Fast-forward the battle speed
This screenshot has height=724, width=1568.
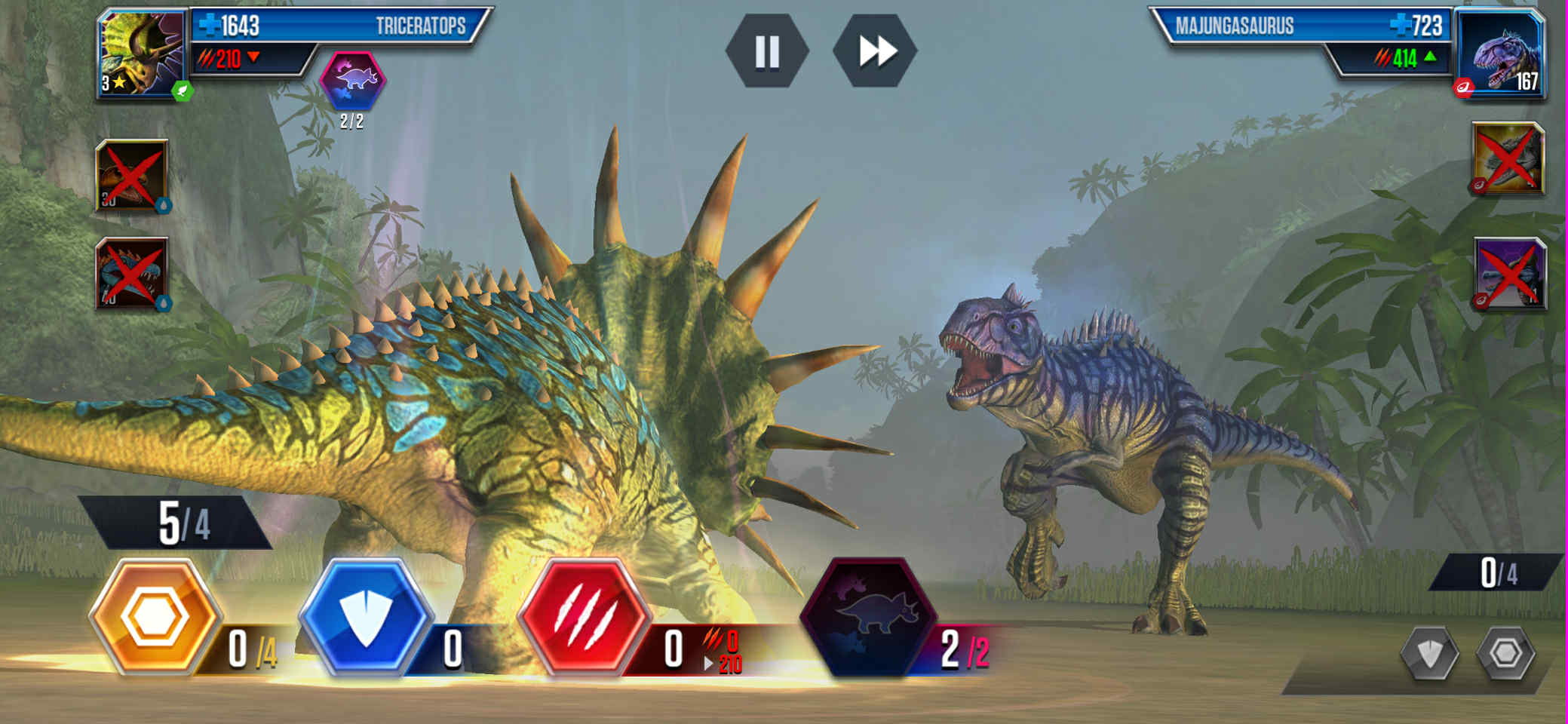point(875,51)
